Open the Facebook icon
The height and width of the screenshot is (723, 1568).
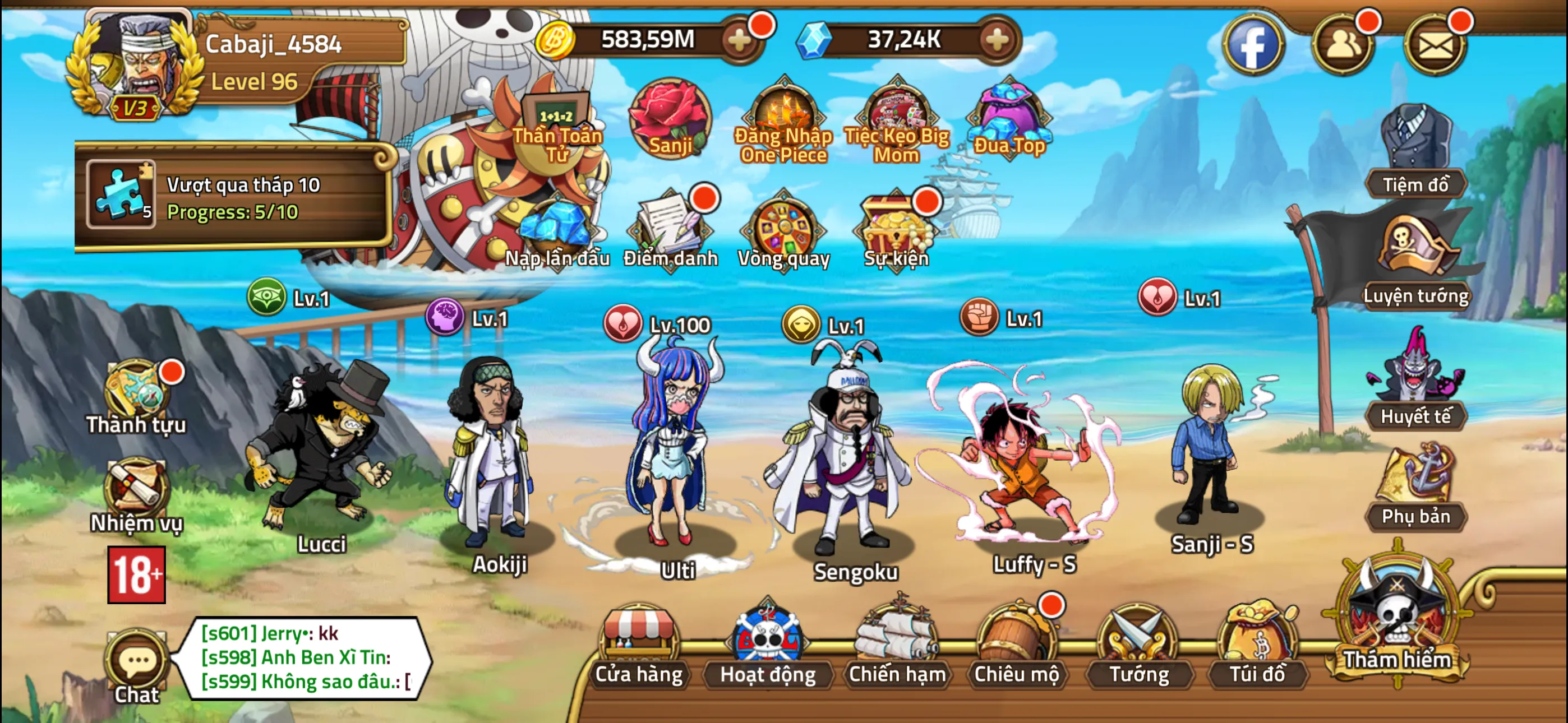coord(1255,44)
